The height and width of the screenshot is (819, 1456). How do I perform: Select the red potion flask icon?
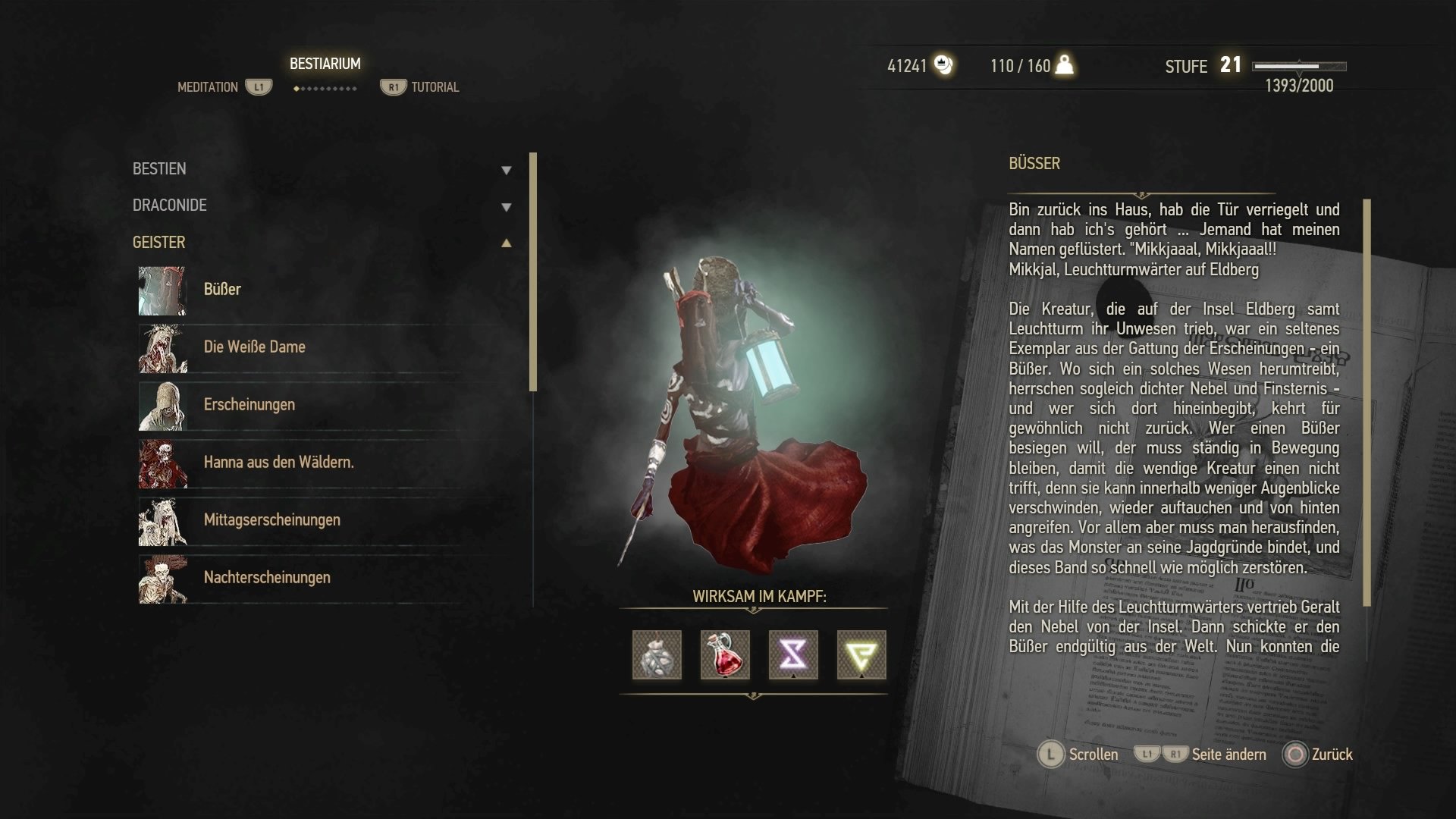pos(725,655)
